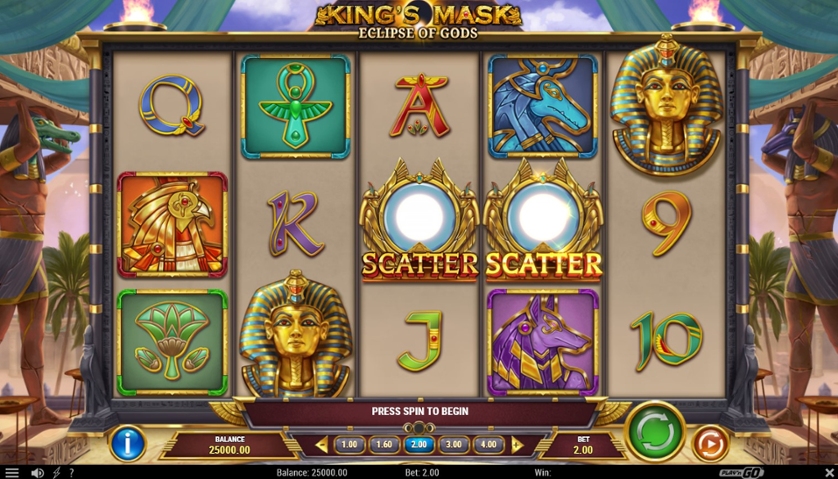Click the right arrow for higher bets
The image size is (838, 479).
click(x=517, y=445)
